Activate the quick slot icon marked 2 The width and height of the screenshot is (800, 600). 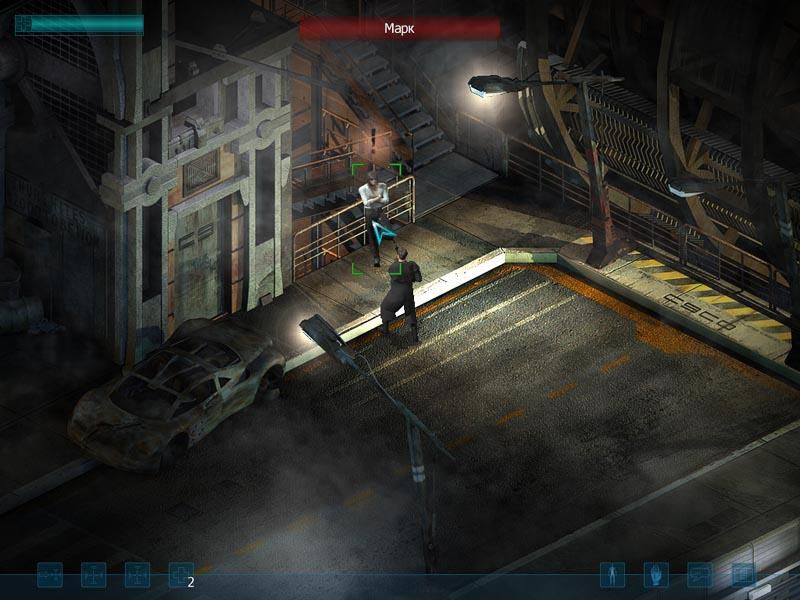coord(181,575)
